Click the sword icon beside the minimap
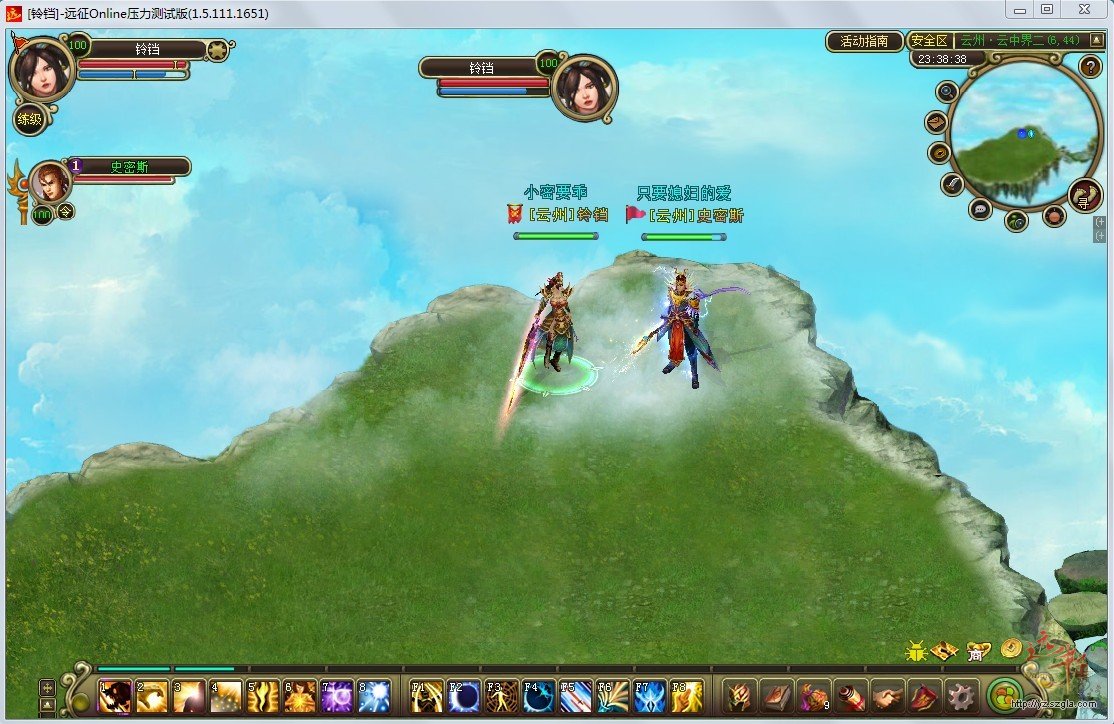Screen dimensions: 1114x724 tap(952, 184)
